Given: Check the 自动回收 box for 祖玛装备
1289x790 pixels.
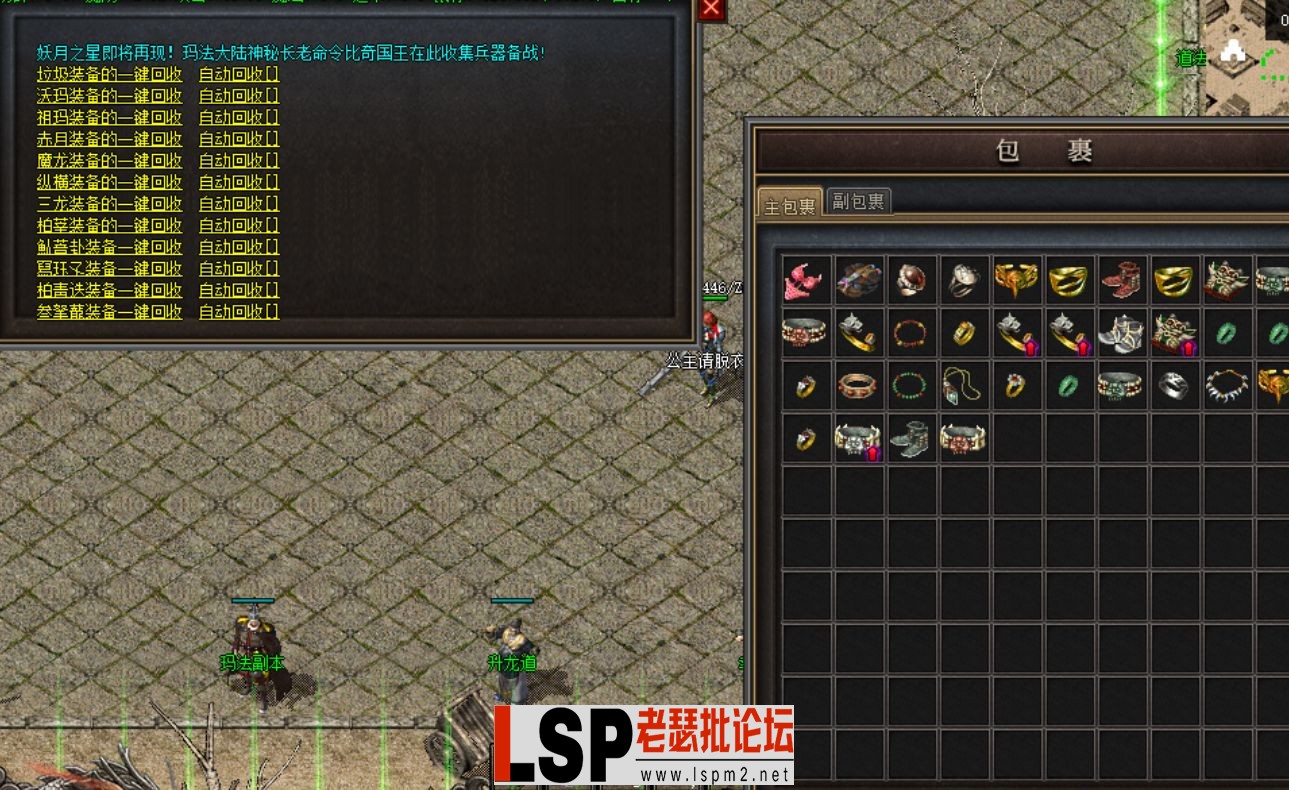Looking at the screenshot, I should point(237,117).
